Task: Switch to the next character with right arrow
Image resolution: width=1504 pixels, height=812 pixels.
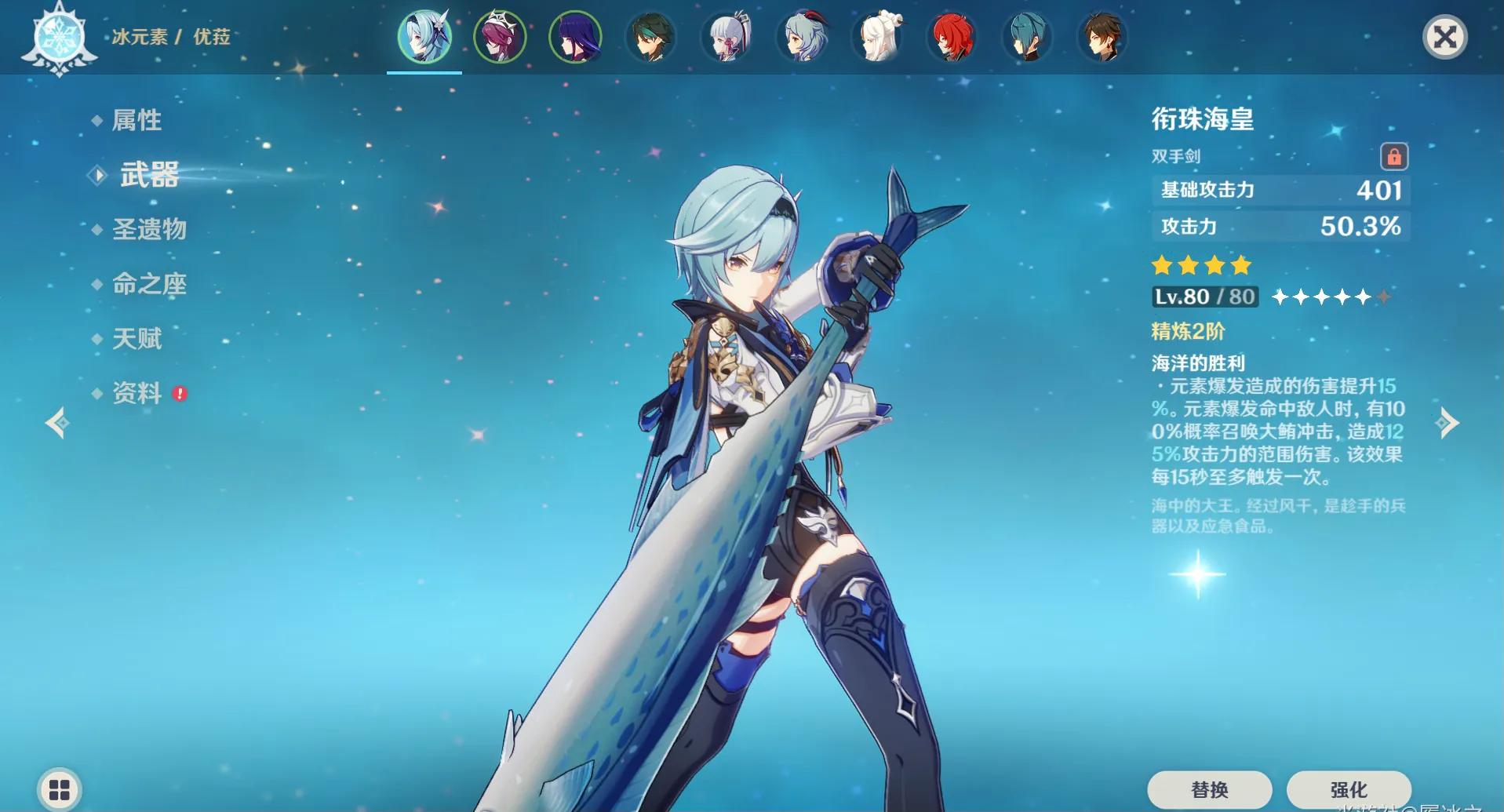Action: coord(1447,423)
